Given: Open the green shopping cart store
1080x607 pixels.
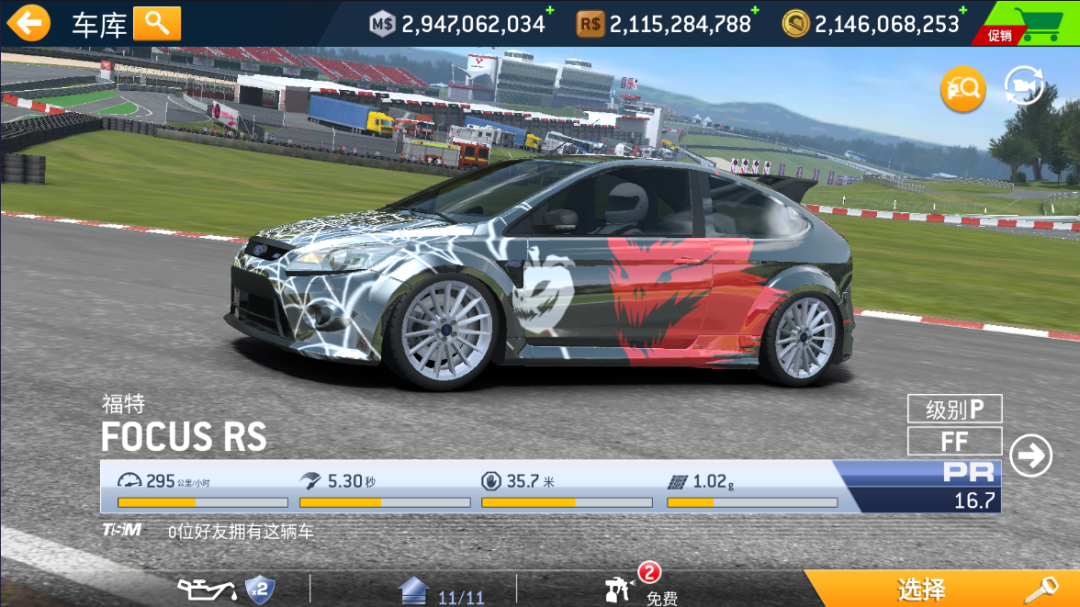Looking at the screenshot, I should [x=1029, y=23].
